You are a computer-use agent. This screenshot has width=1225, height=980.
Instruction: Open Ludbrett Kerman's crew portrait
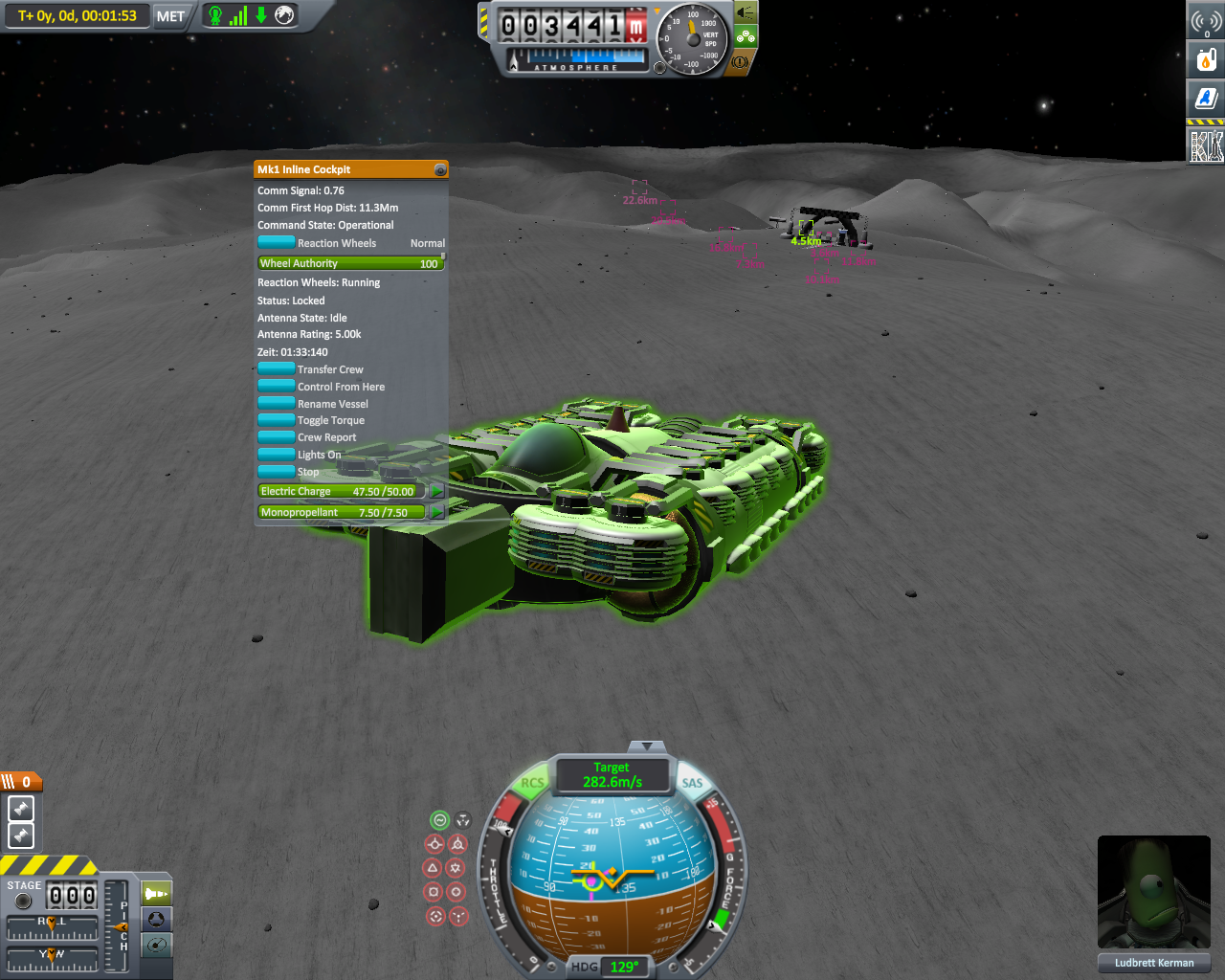(x=1153, y=892)
